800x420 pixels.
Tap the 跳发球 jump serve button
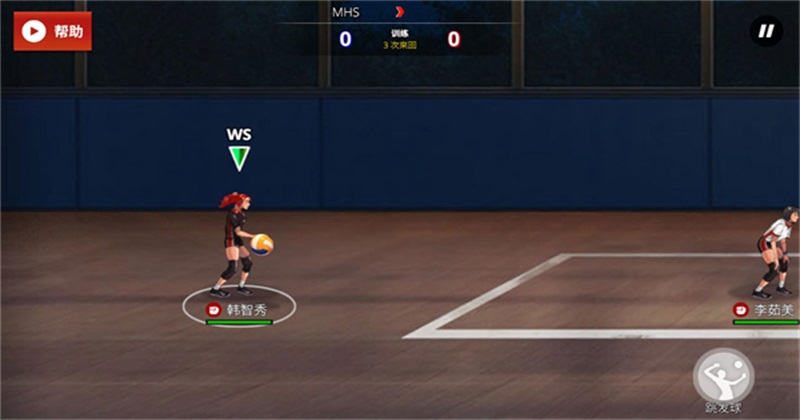[x=723, y=377]
